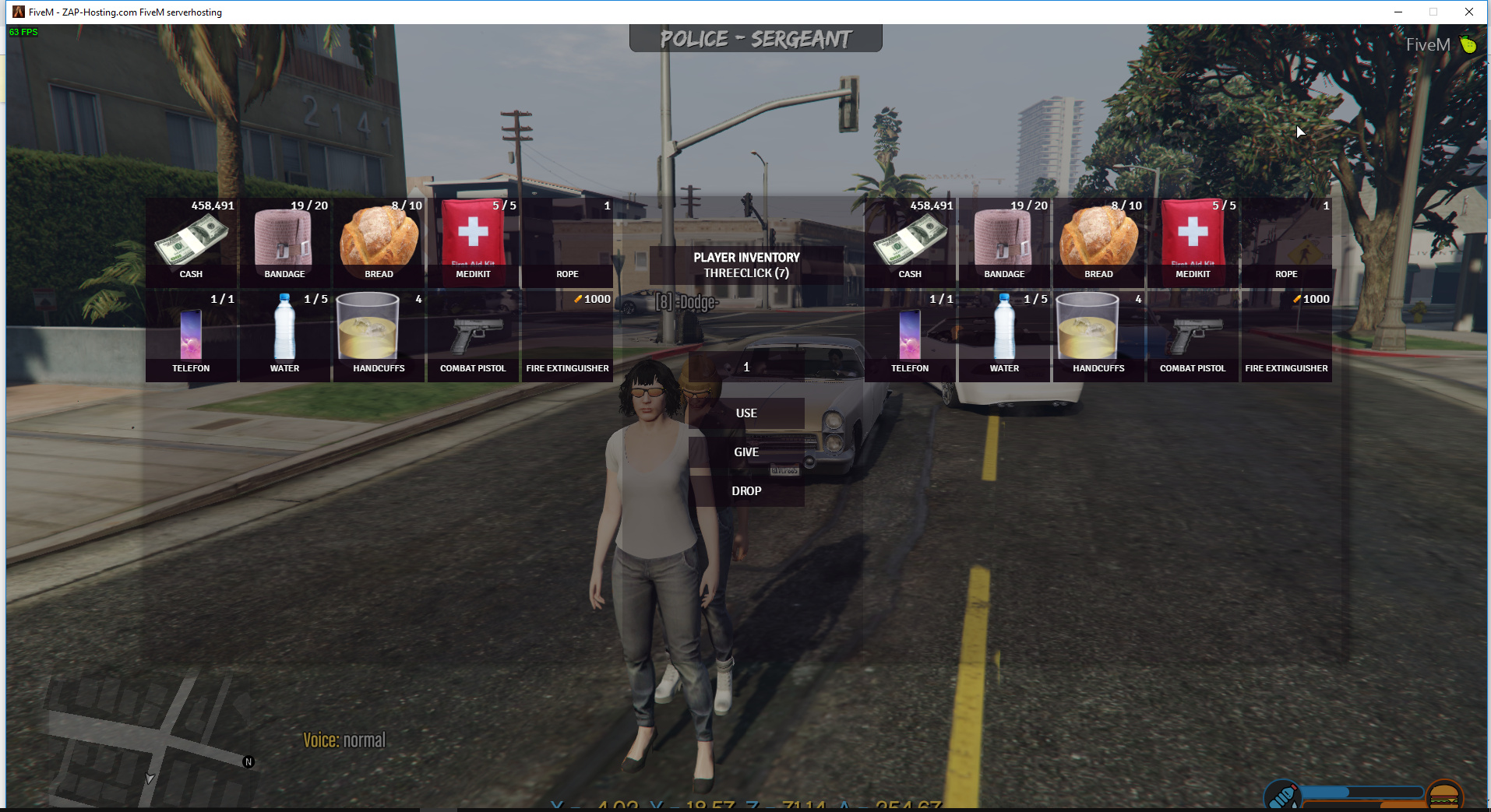
Task: Select the bread item in the left inventory
Action: point(378,237)
